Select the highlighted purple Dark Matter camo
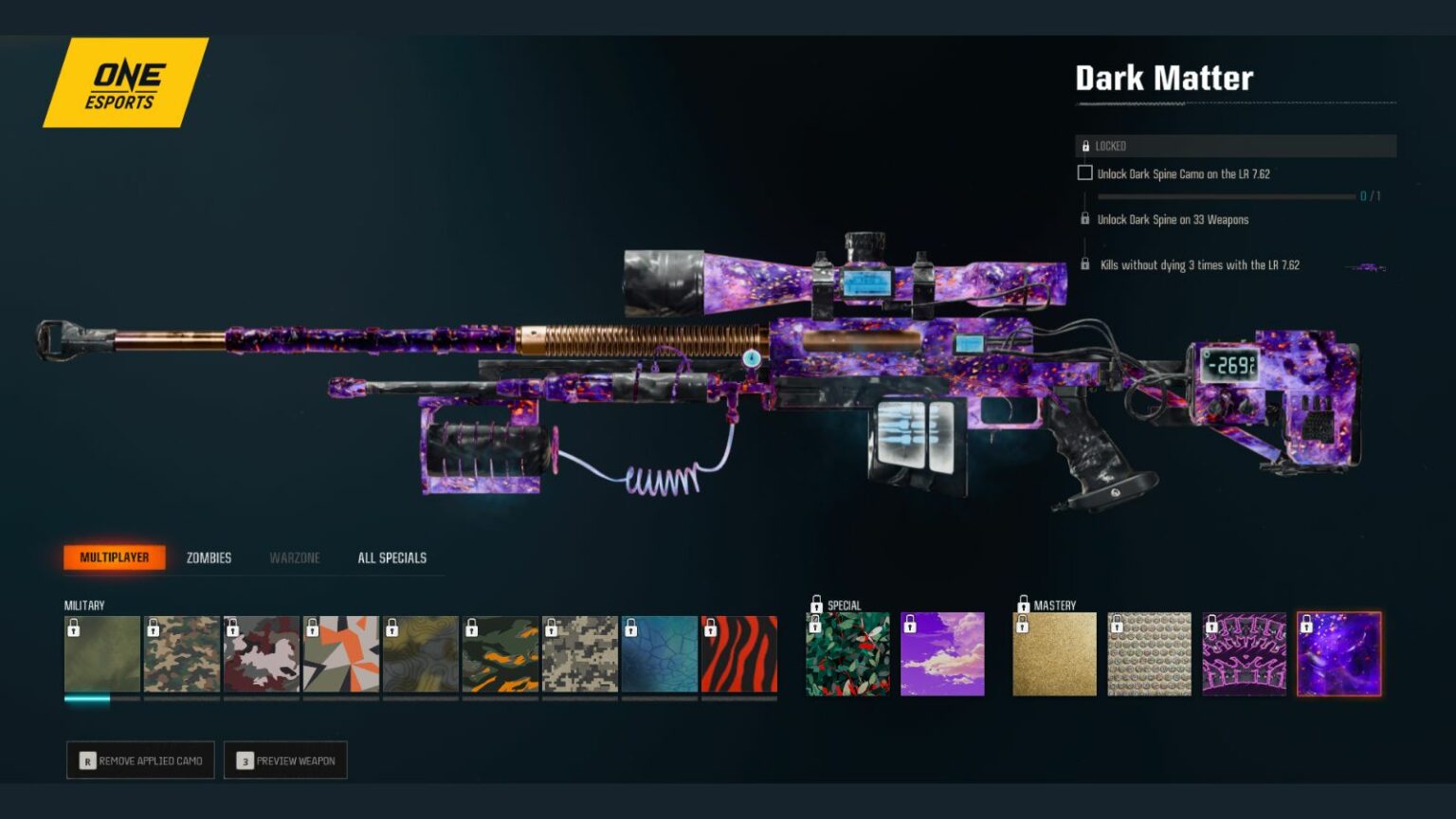The width and height of the screenshot is (1456, 819). point(1340,654)
